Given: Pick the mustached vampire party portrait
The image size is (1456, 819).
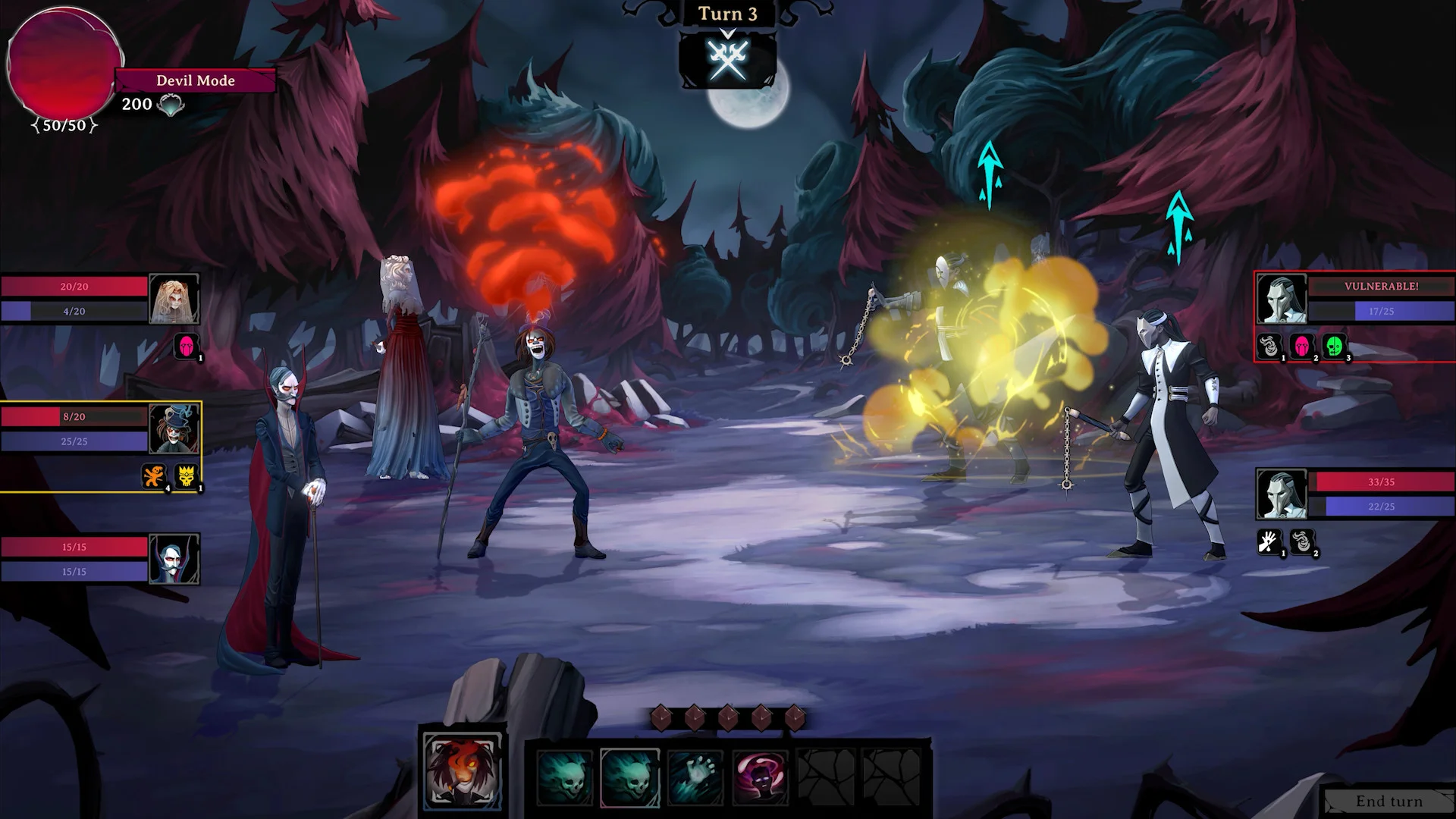Looking at the screenshot, I should pyautogui.click(x=174, y=559).
